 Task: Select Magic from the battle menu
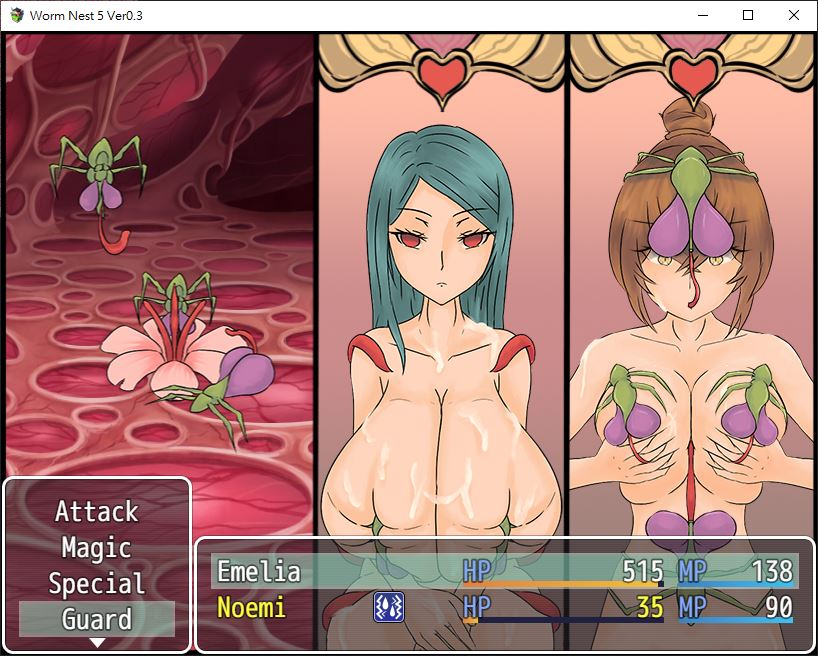(96, 548)
